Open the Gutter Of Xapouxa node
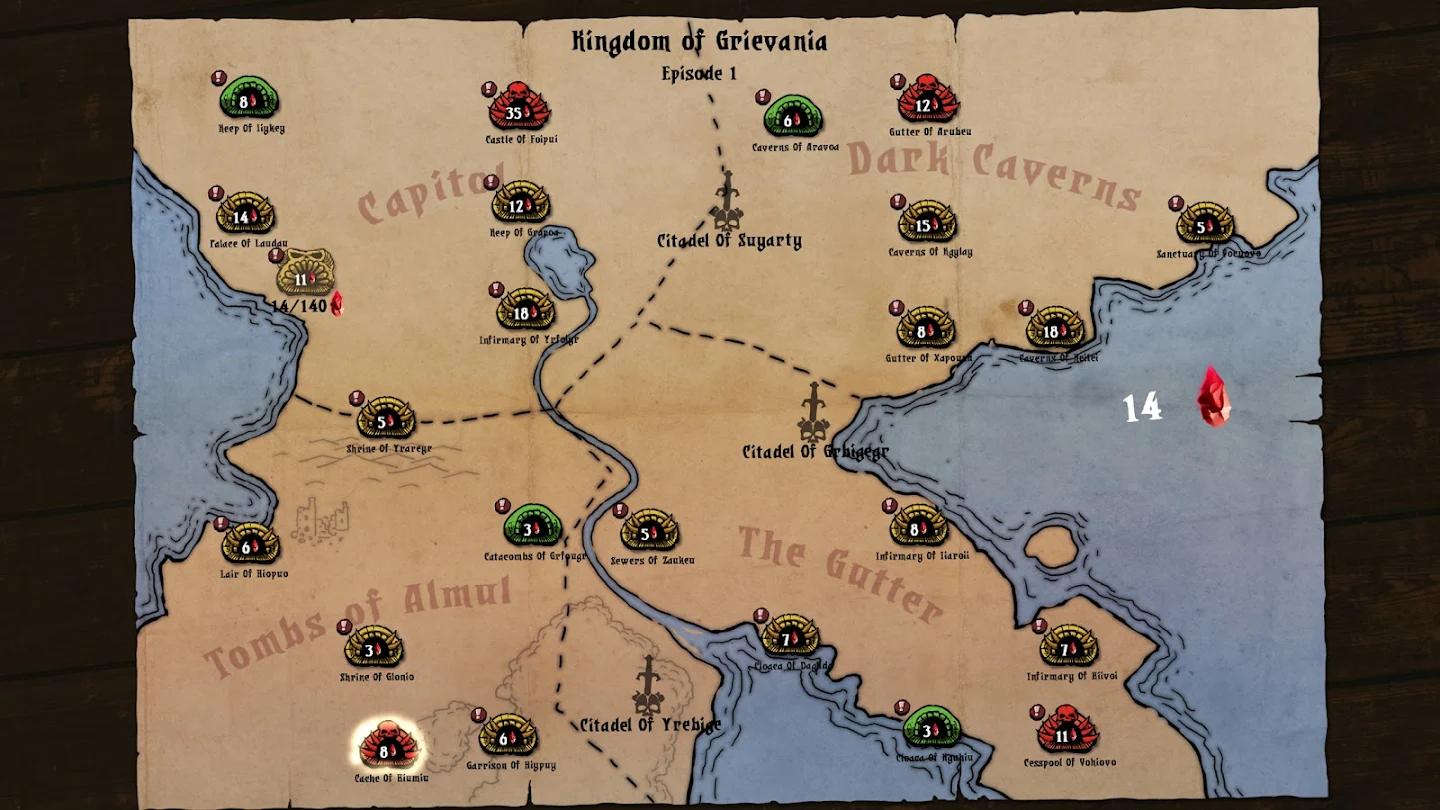1440x810 pixels. click(x=926, y=329)
